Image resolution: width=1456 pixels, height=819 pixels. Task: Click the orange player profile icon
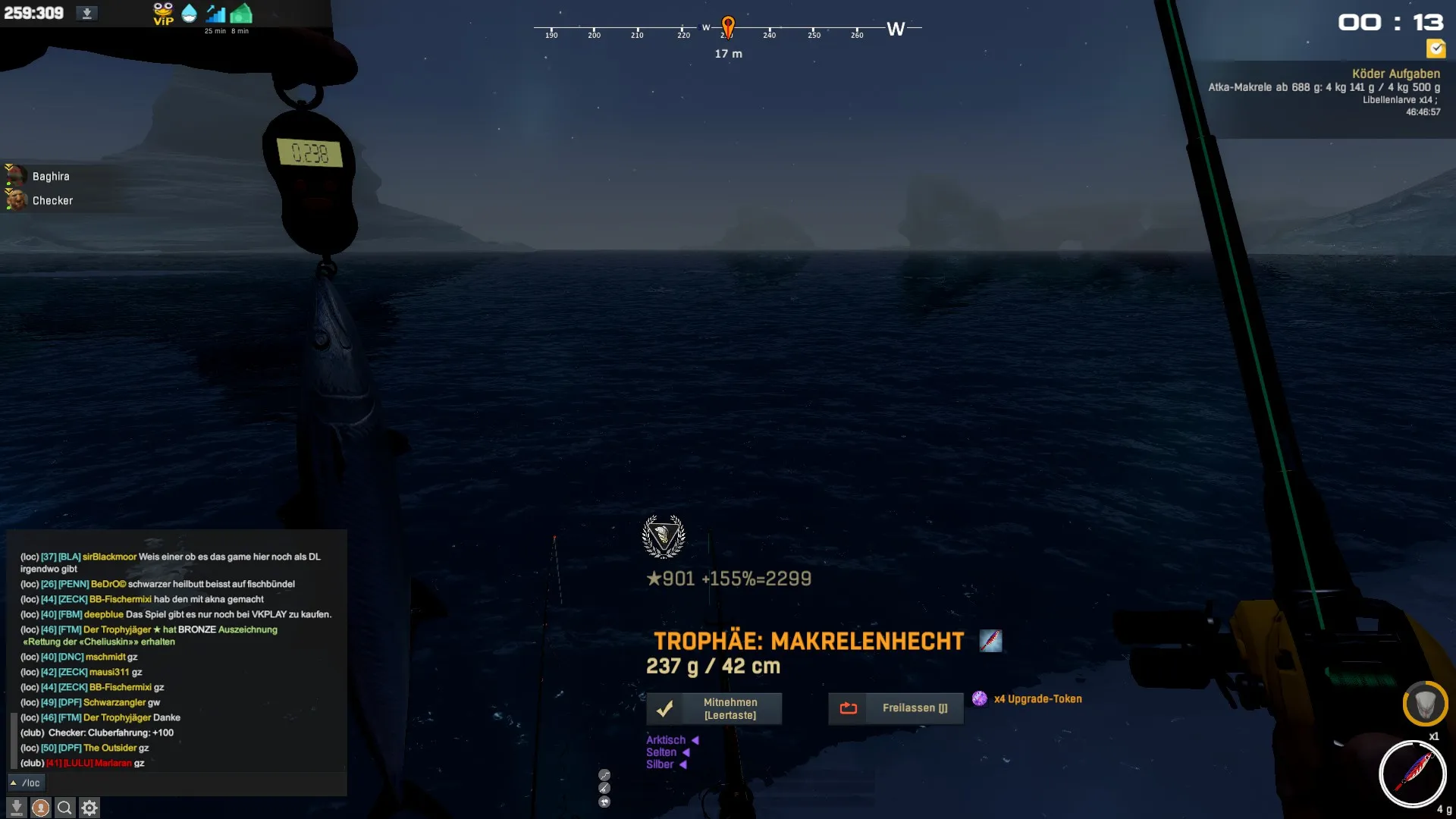click(41, 808)
